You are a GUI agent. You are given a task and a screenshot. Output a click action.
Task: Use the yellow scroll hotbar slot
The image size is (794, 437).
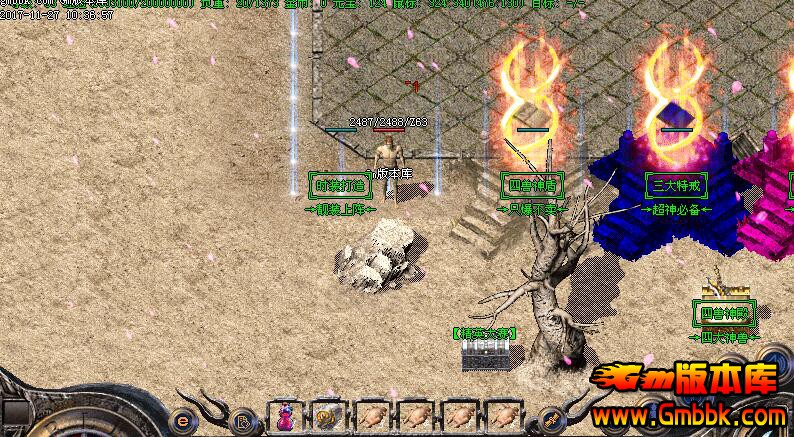click(327, 416)
